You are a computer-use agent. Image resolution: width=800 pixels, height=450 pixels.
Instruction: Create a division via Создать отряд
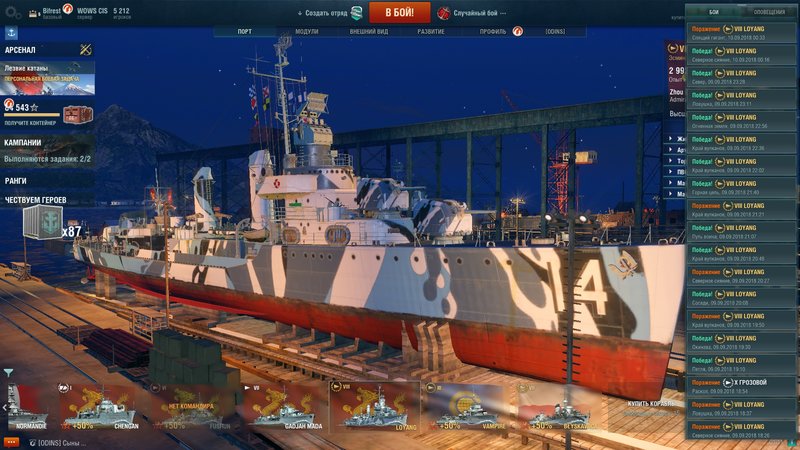[x=329, y=13]
